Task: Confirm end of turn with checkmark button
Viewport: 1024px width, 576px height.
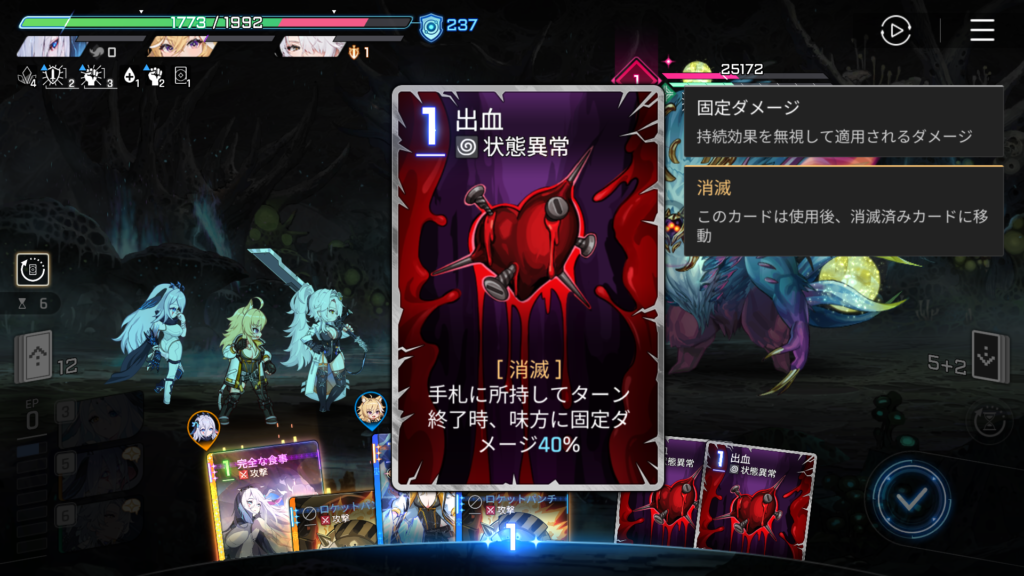Action: (909, 499)
